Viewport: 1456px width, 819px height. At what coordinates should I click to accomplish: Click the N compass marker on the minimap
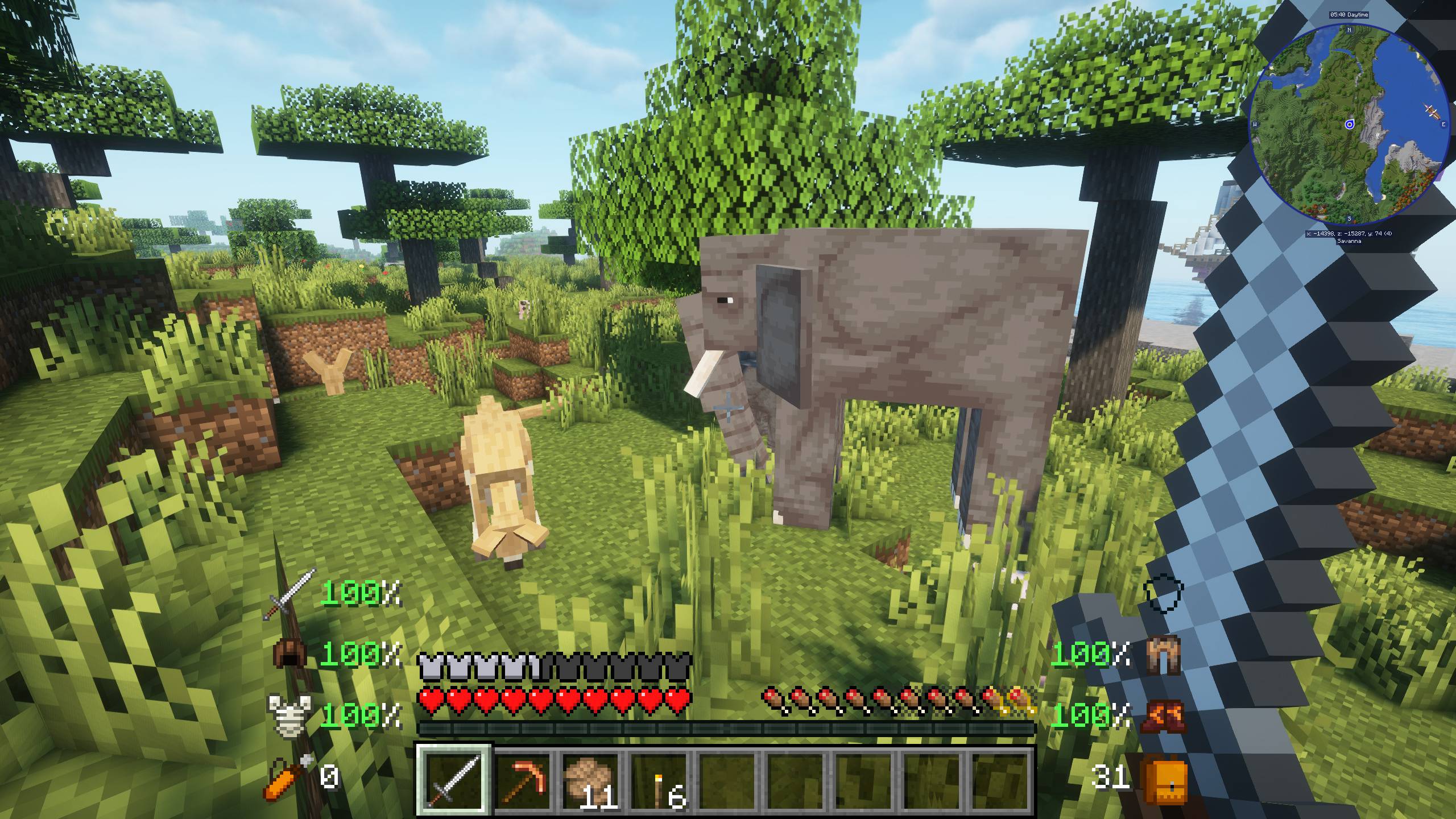1349,30
